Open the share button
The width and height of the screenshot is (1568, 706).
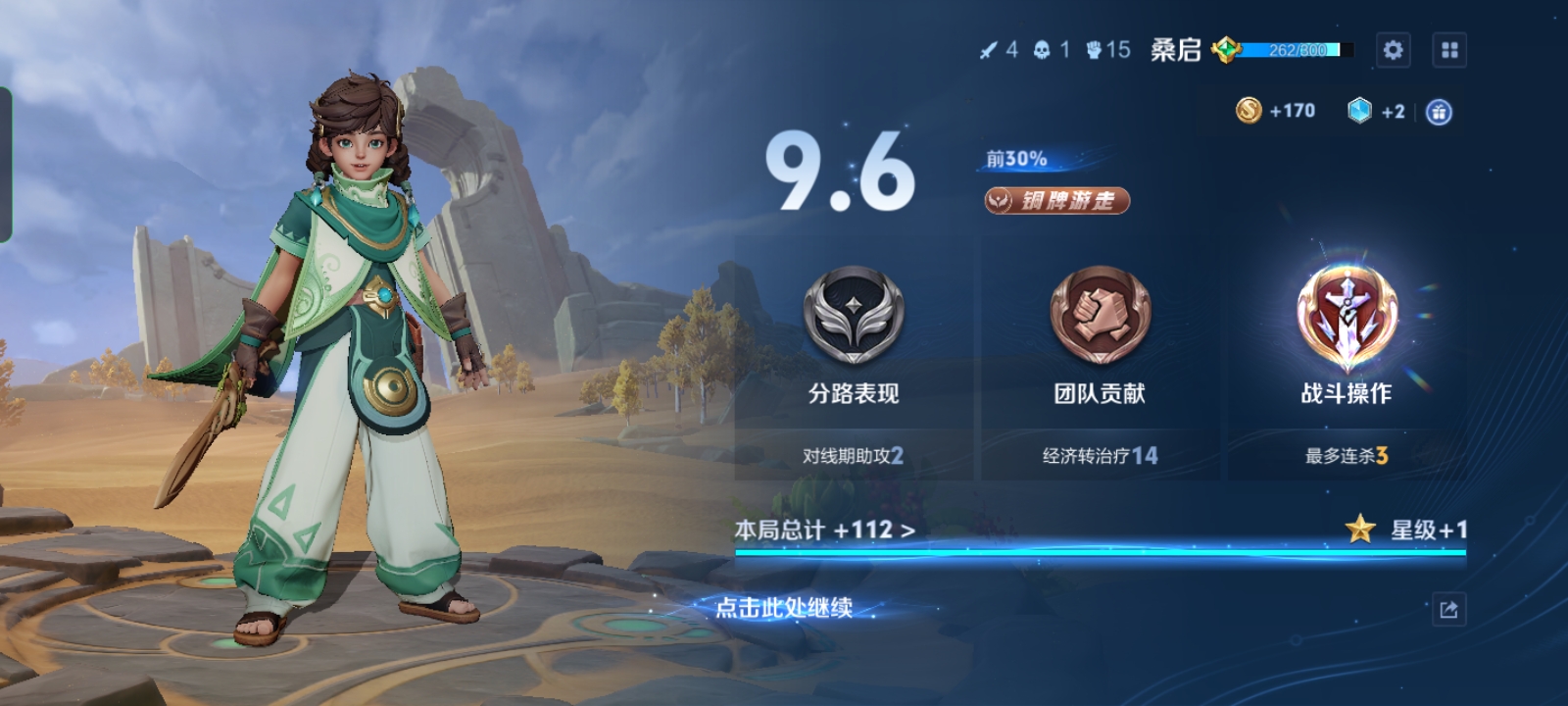point(1448,610)
